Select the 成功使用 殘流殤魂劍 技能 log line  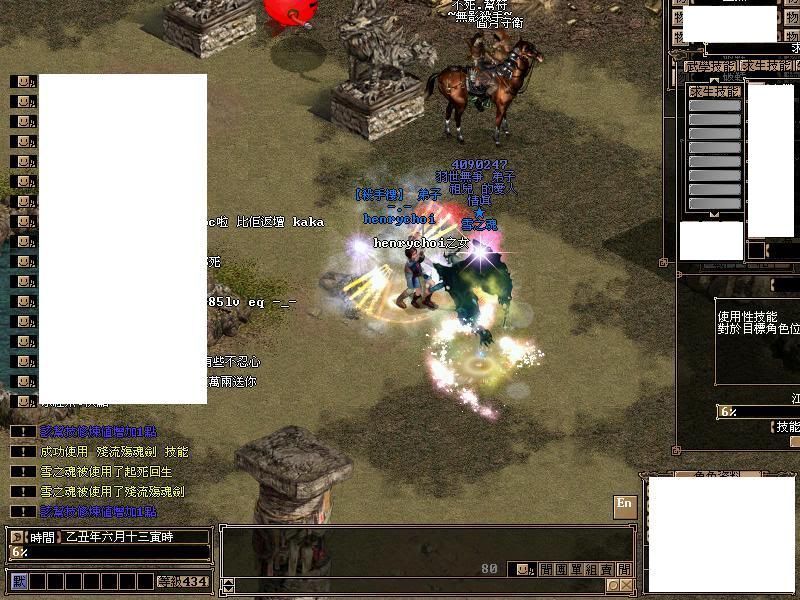tap(113, 452)
